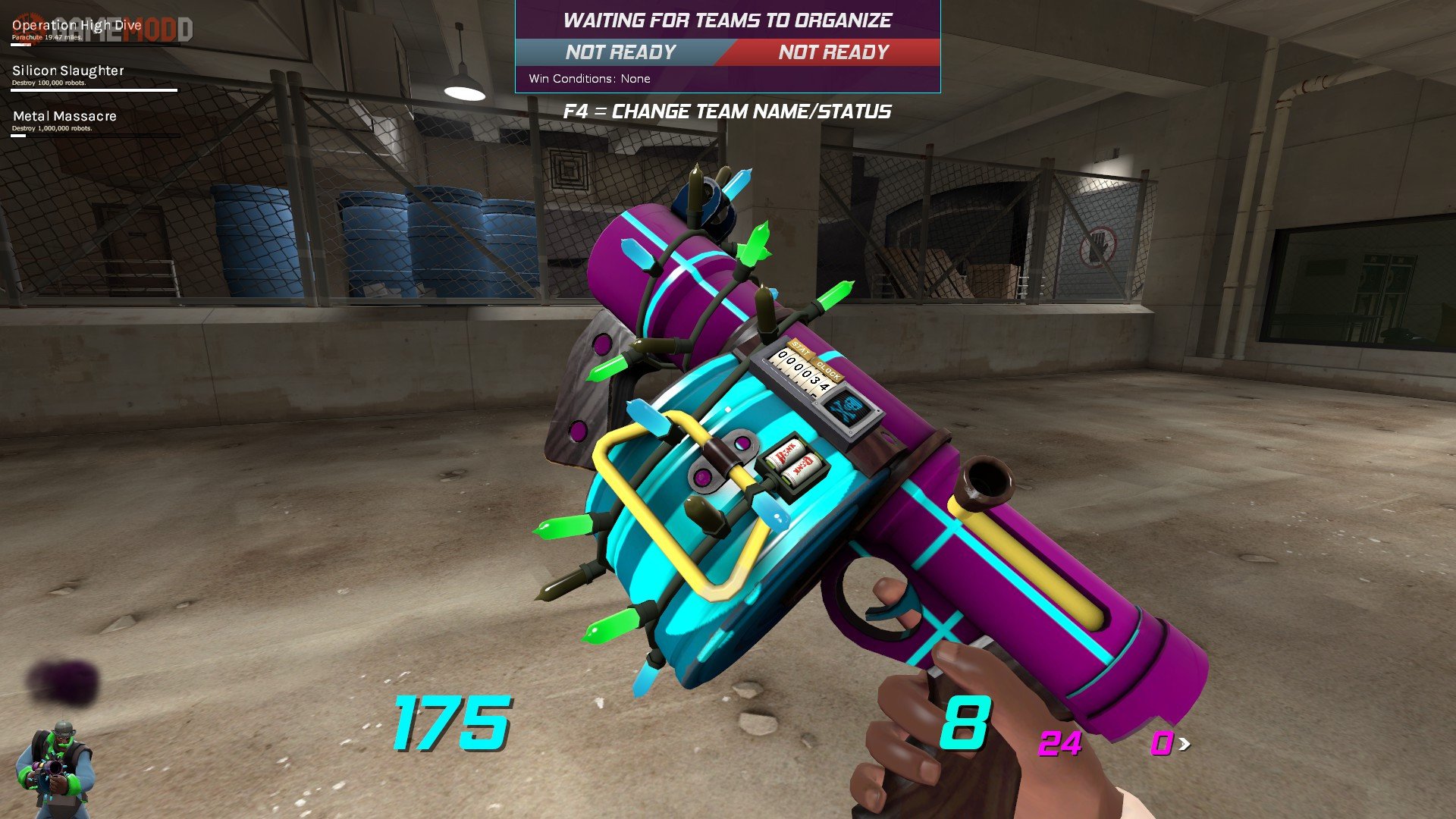The width and height of the screenshot is (1456, 819).
Task: Click the blue team NOT READY status
Action: click(620, 52)
